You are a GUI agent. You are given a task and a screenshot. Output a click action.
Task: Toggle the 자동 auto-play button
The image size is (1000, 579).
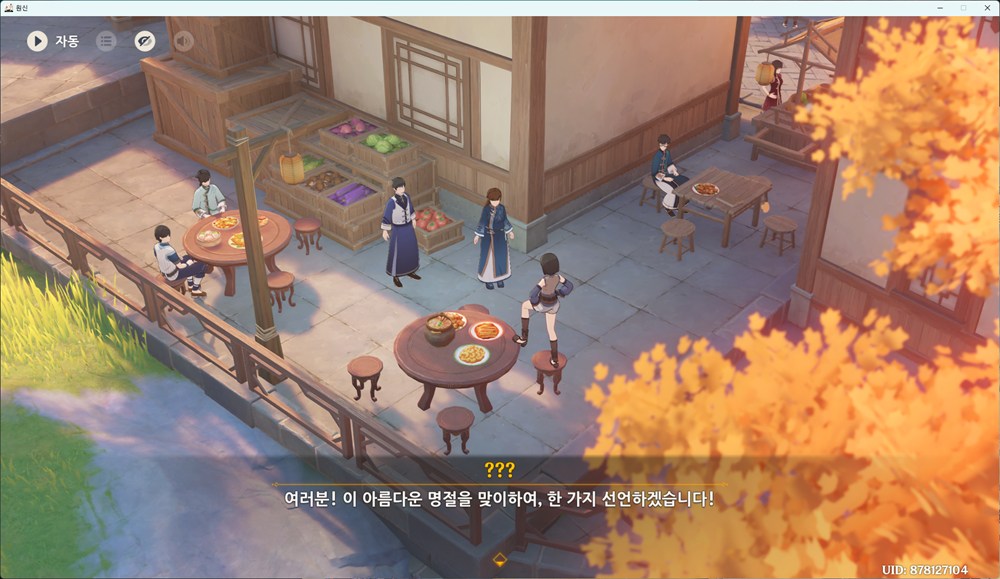[x=38, y=41]
